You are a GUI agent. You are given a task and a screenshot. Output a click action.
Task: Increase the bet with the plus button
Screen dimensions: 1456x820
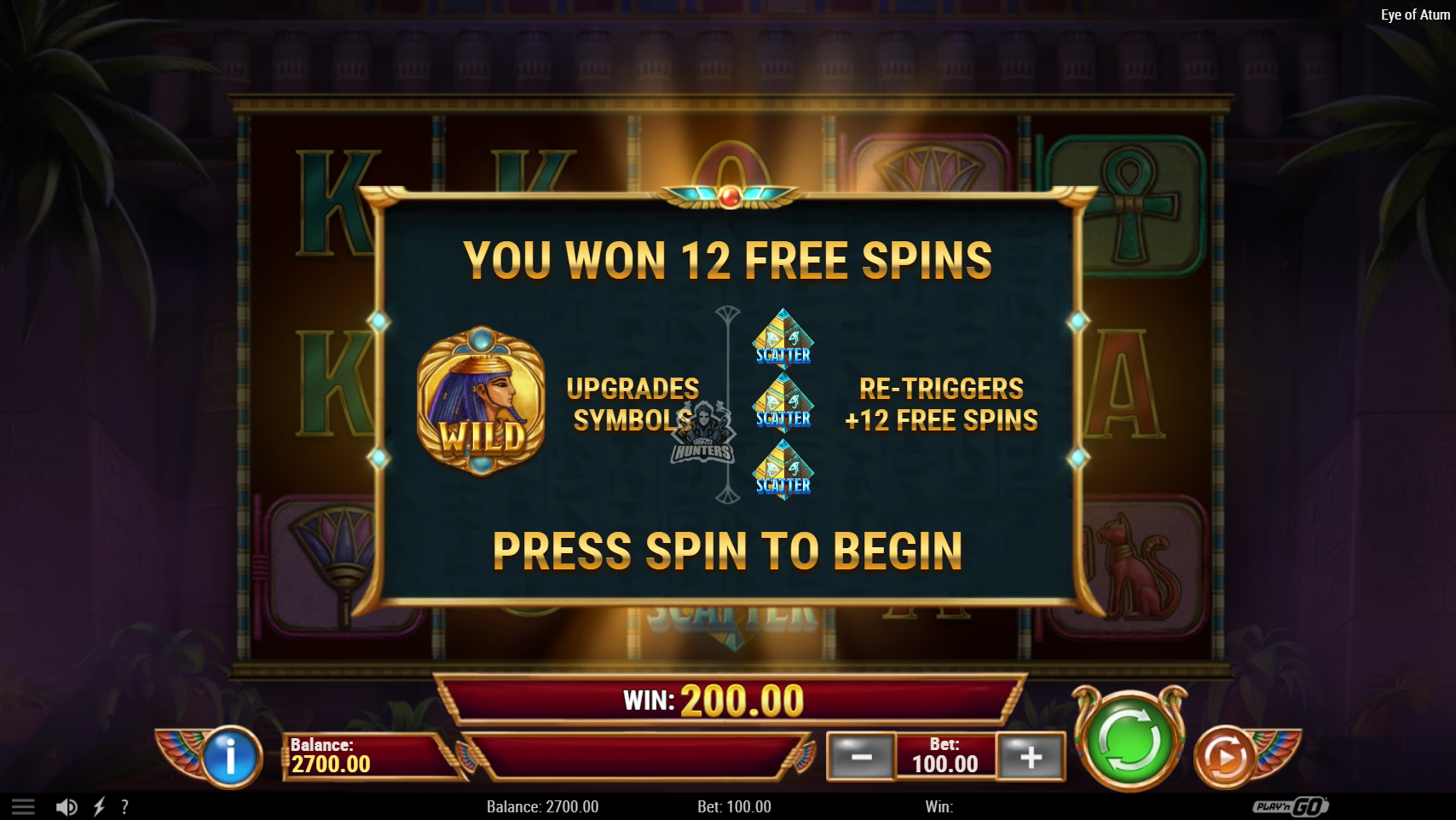[x=1031, y=756]
